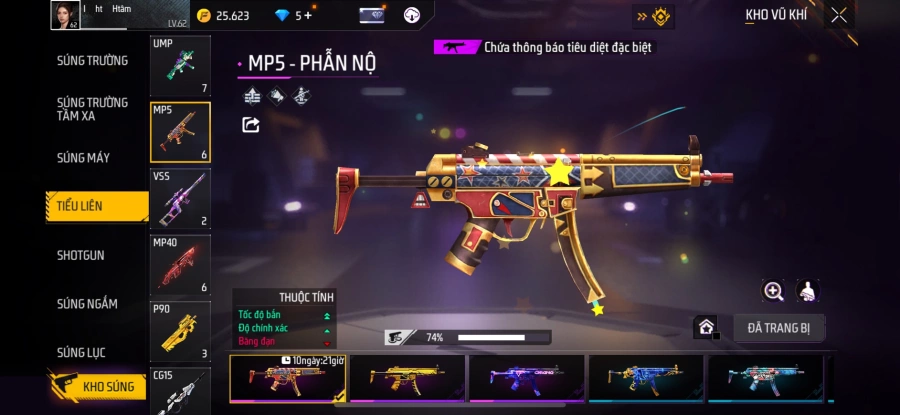Add diamonds with the plus button
Image resolution: width=900 pixels, height=415 pixels.
click(x=307, y=16)
